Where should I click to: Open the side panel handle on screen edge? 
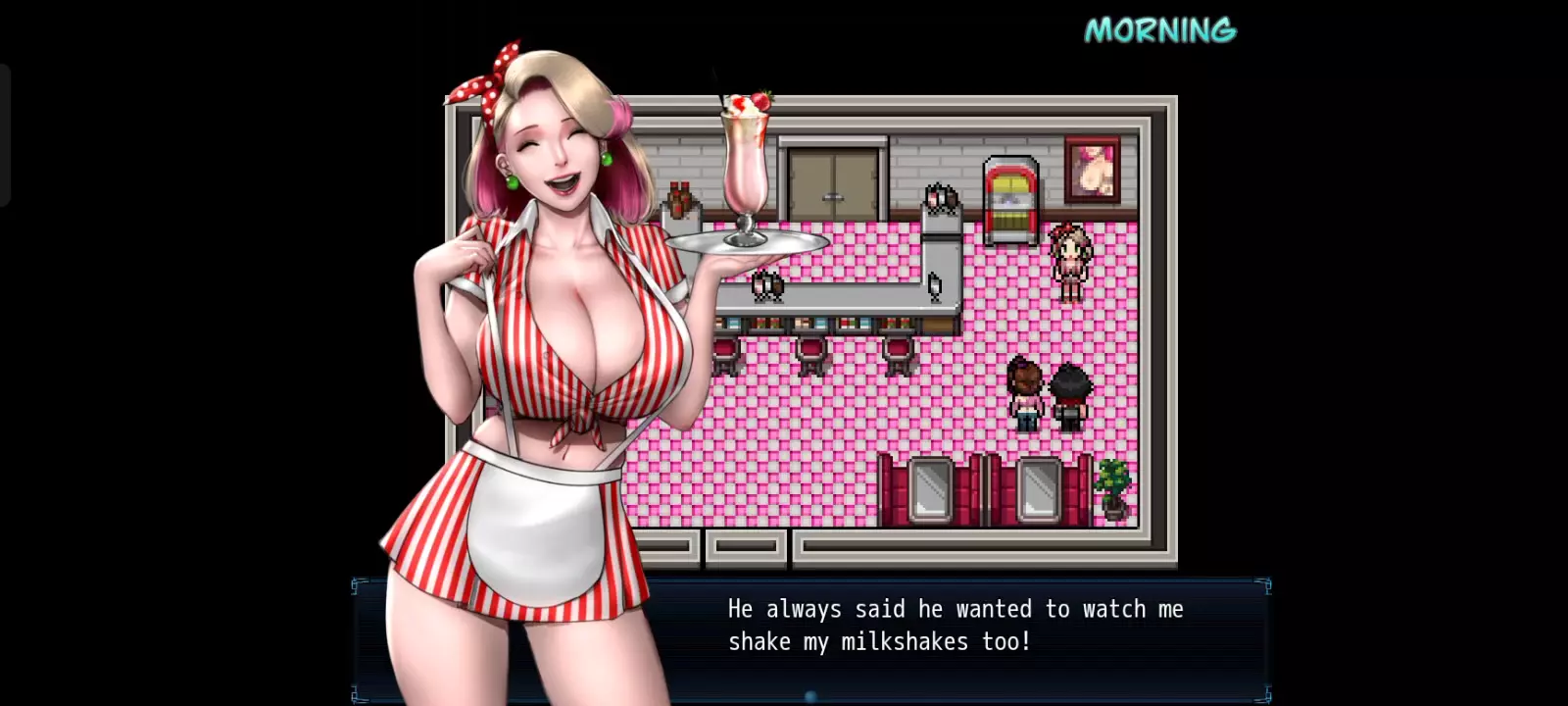5,135
